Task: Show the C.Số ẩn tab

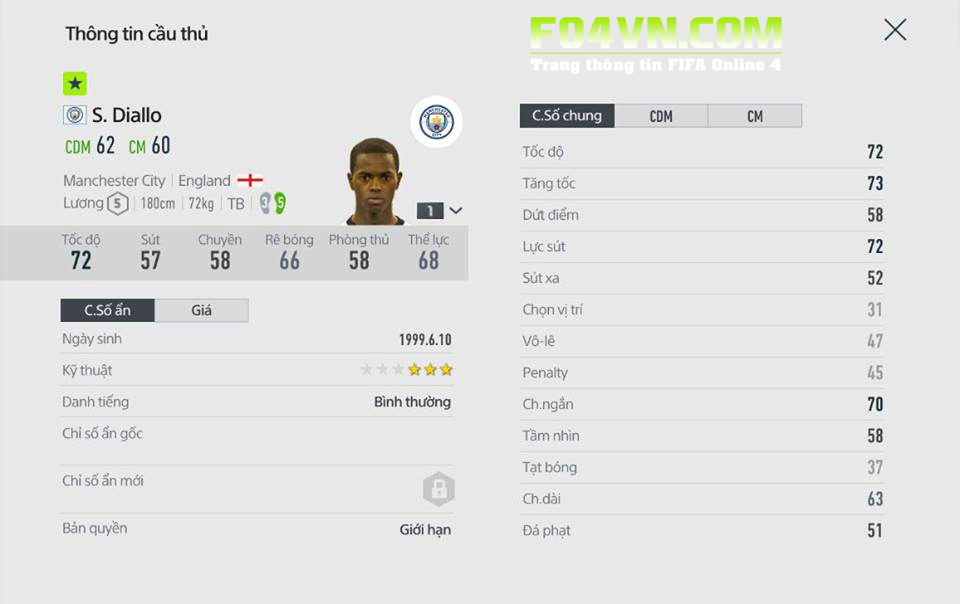Action: coord(108,310)
